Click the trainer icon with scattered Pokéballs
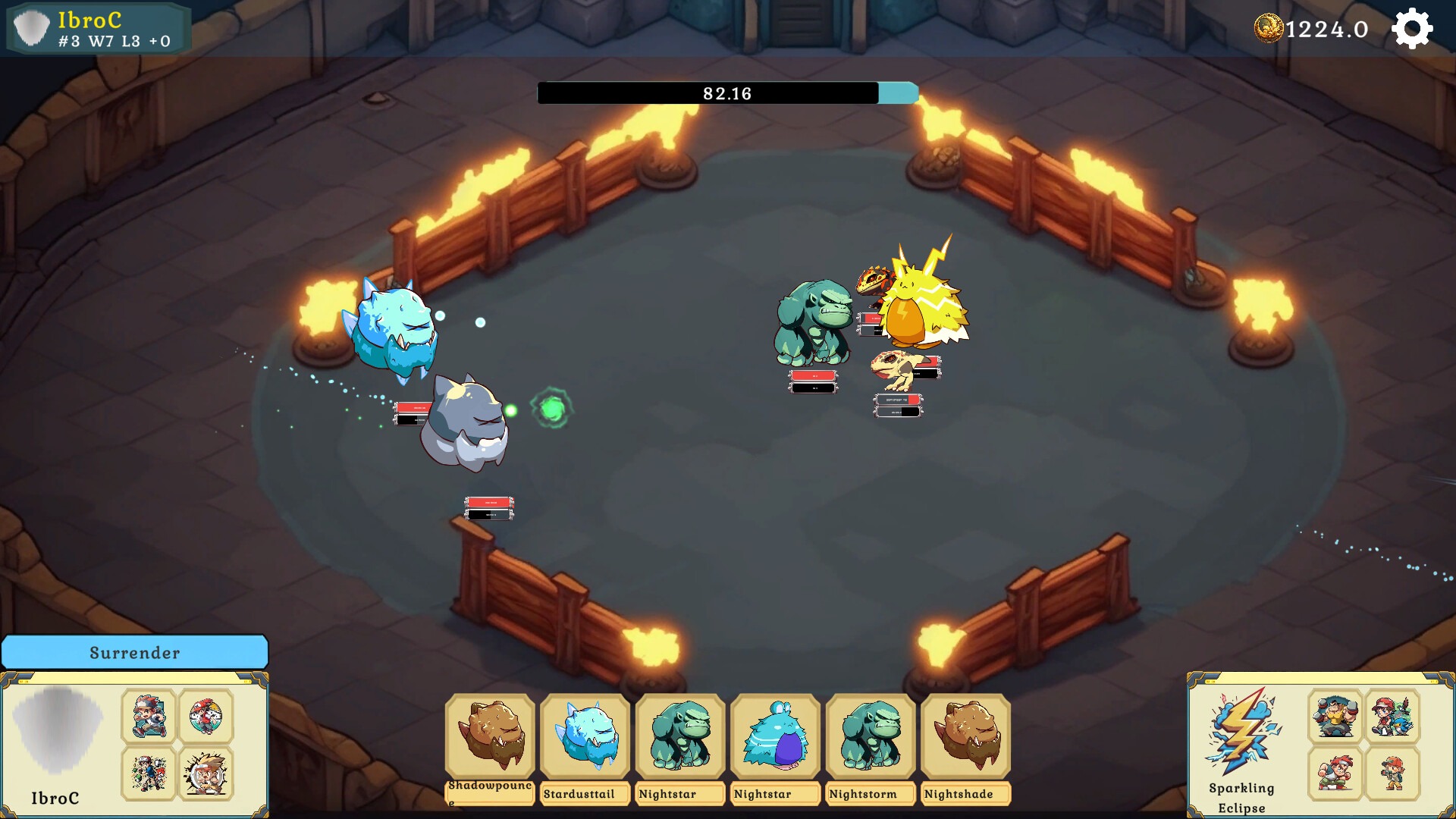This screenshot has width=1456, height=819. tap(148, 773)
